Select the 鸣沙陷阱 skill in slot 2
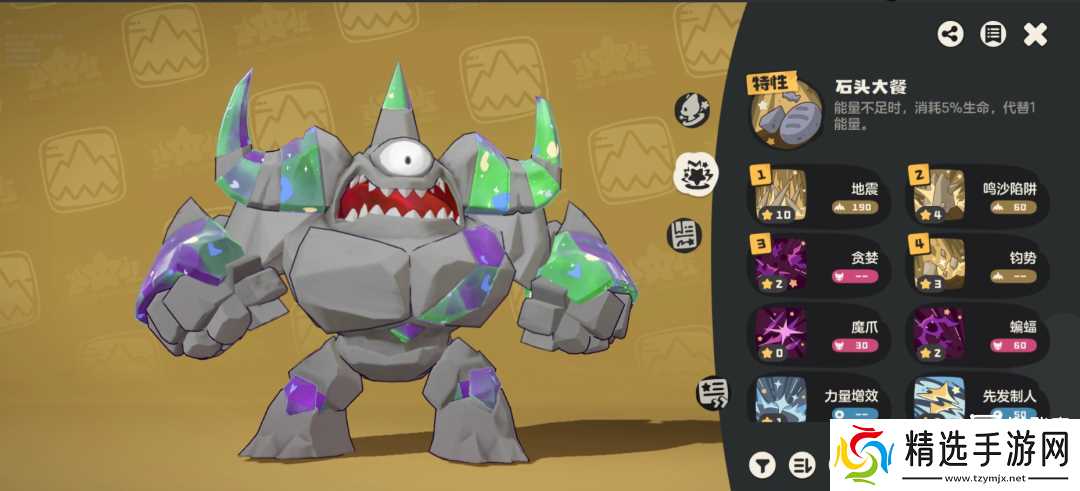Screen dimensions: 1080x491 (977, 195)
